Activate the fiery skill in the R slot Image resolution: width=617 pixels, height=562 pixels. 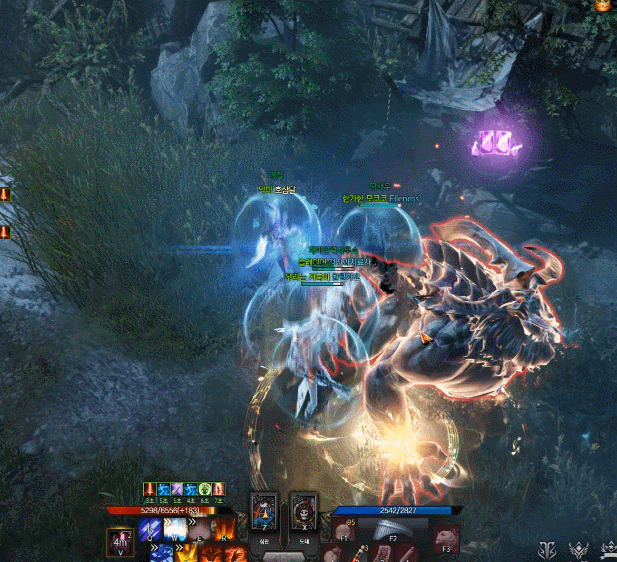pos(223,529)
